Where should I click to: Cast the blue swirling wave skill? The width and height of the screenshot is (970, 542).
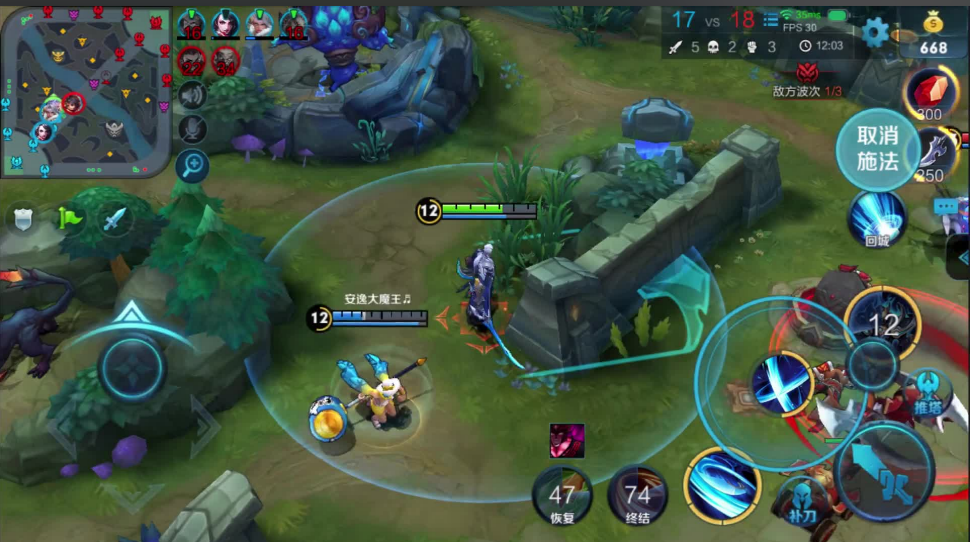tap(721, 483)
